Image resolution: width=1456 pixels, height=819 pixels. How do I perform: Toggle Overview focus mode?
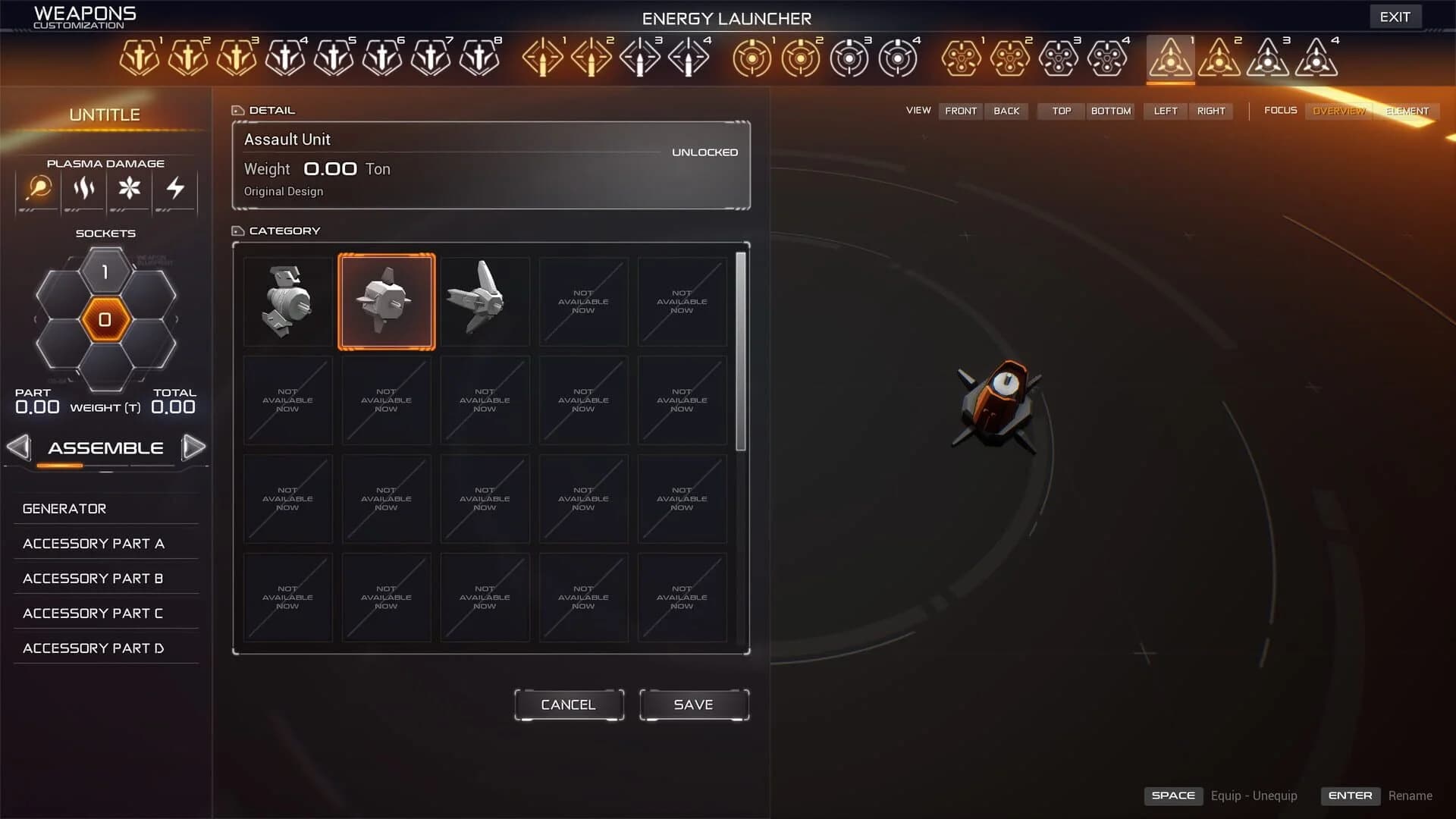[x=1338, y=111]
